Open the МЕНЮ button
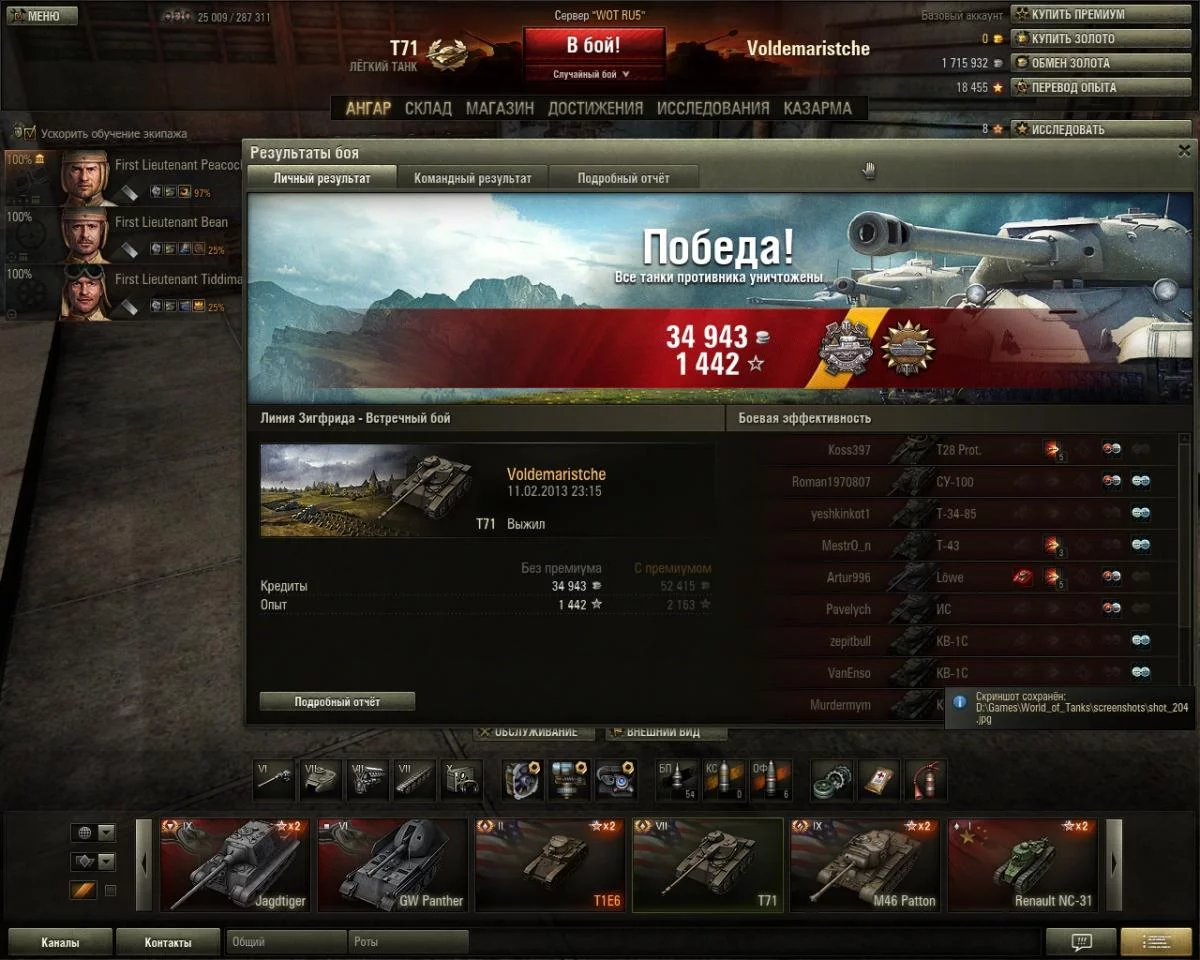1200x960 pixels. 41,16
